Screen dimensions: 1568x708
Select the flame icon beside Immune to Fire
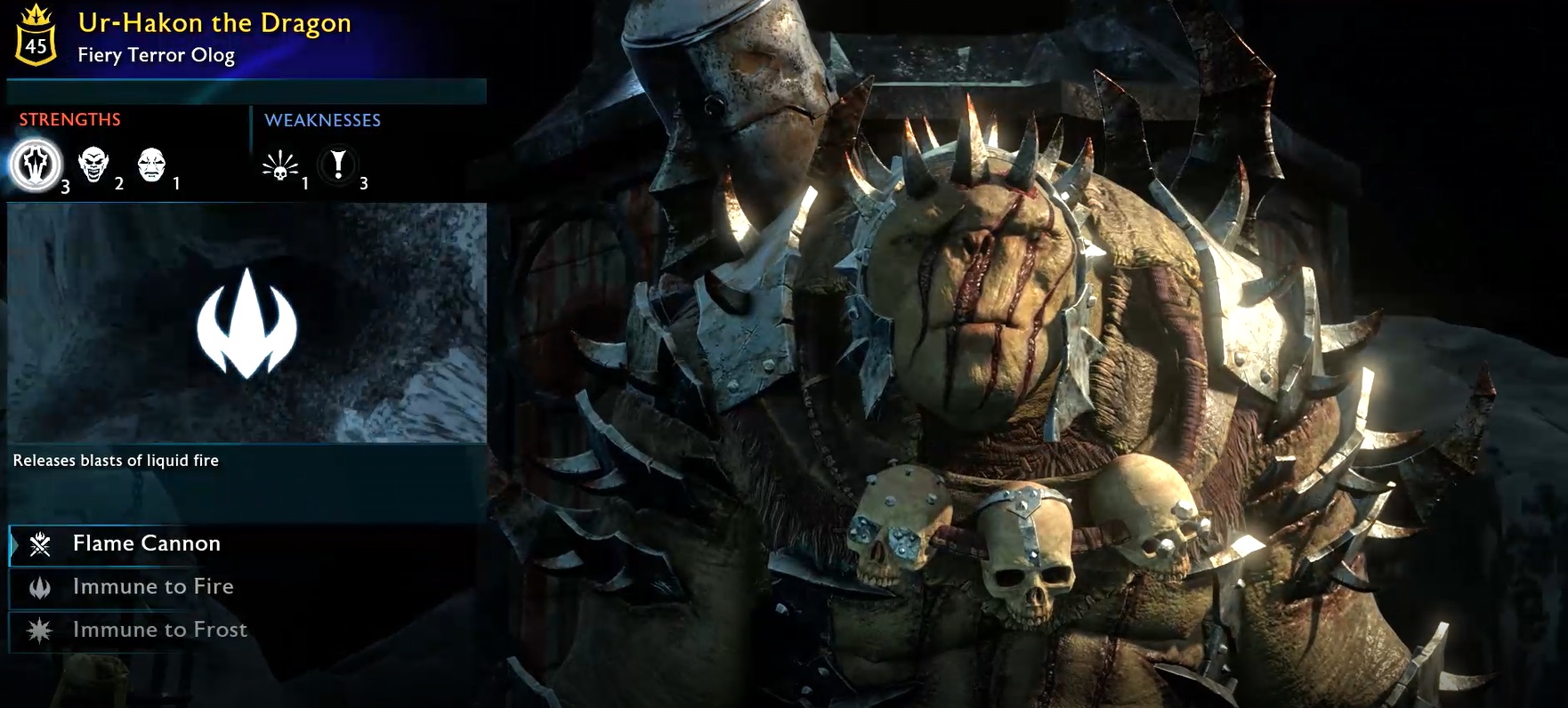click(x=37, y=586)
